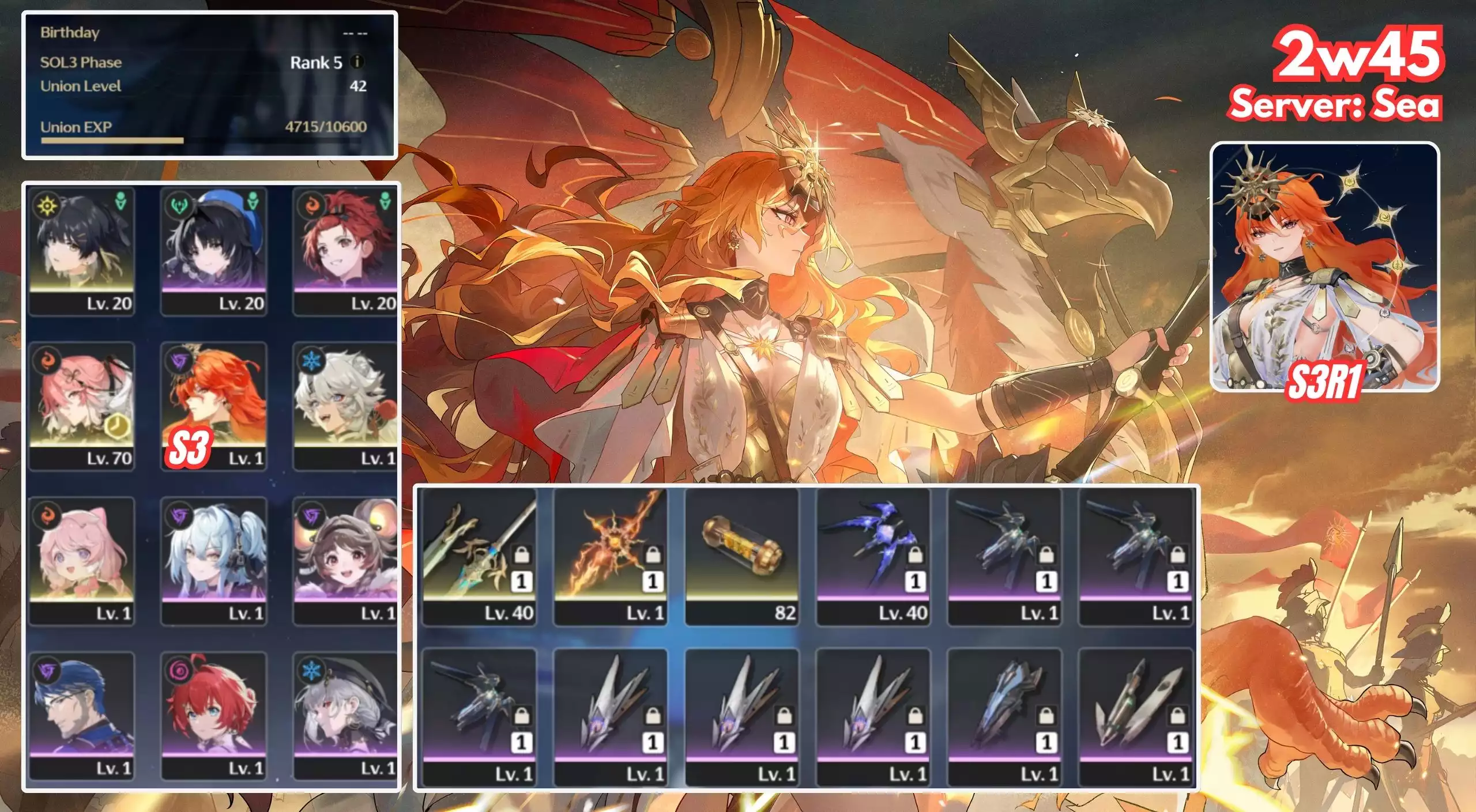Select the red-haired character with teal eyes
This screenshot has height=812, width=1476.
point(214,716)
